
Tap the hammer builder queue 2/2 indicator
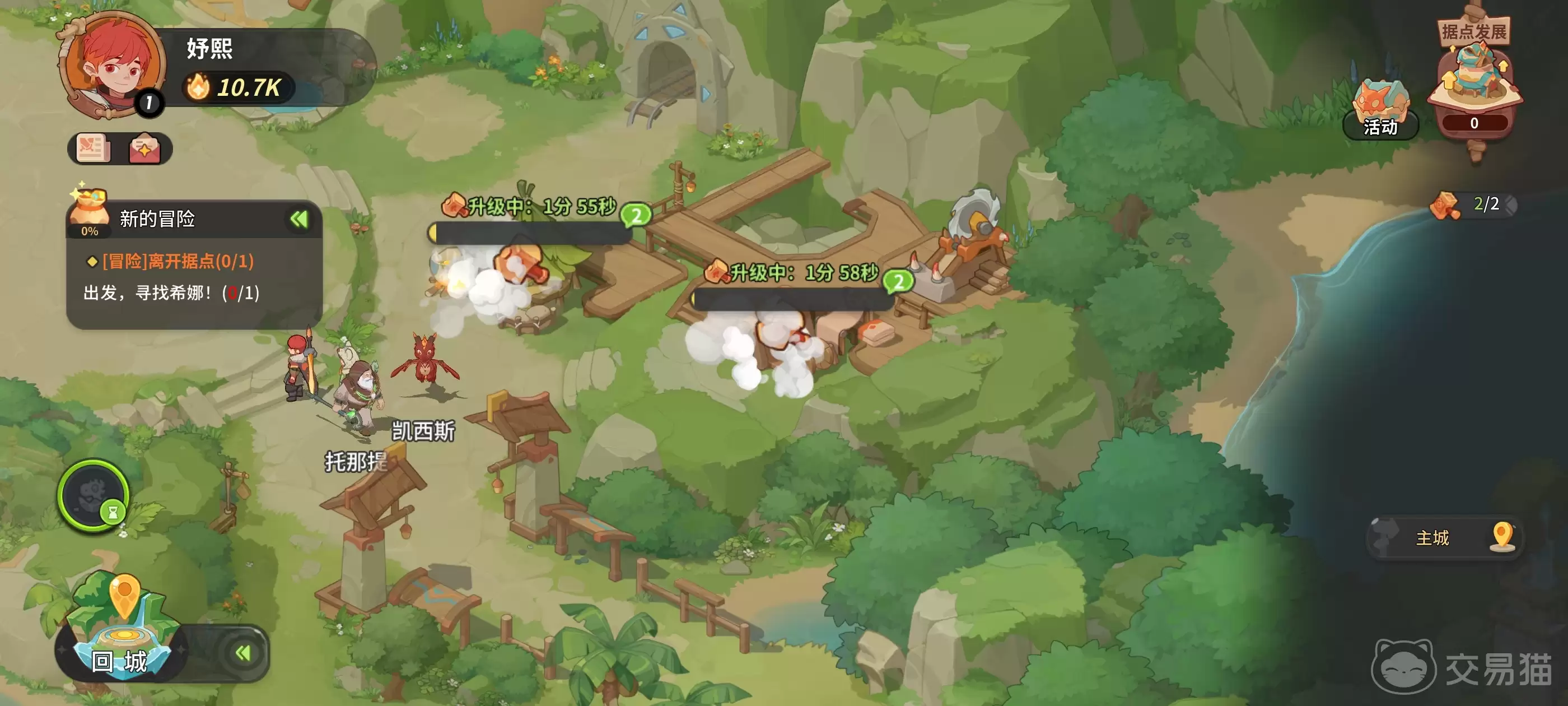pyautogui.click(x=1473, y=205)
